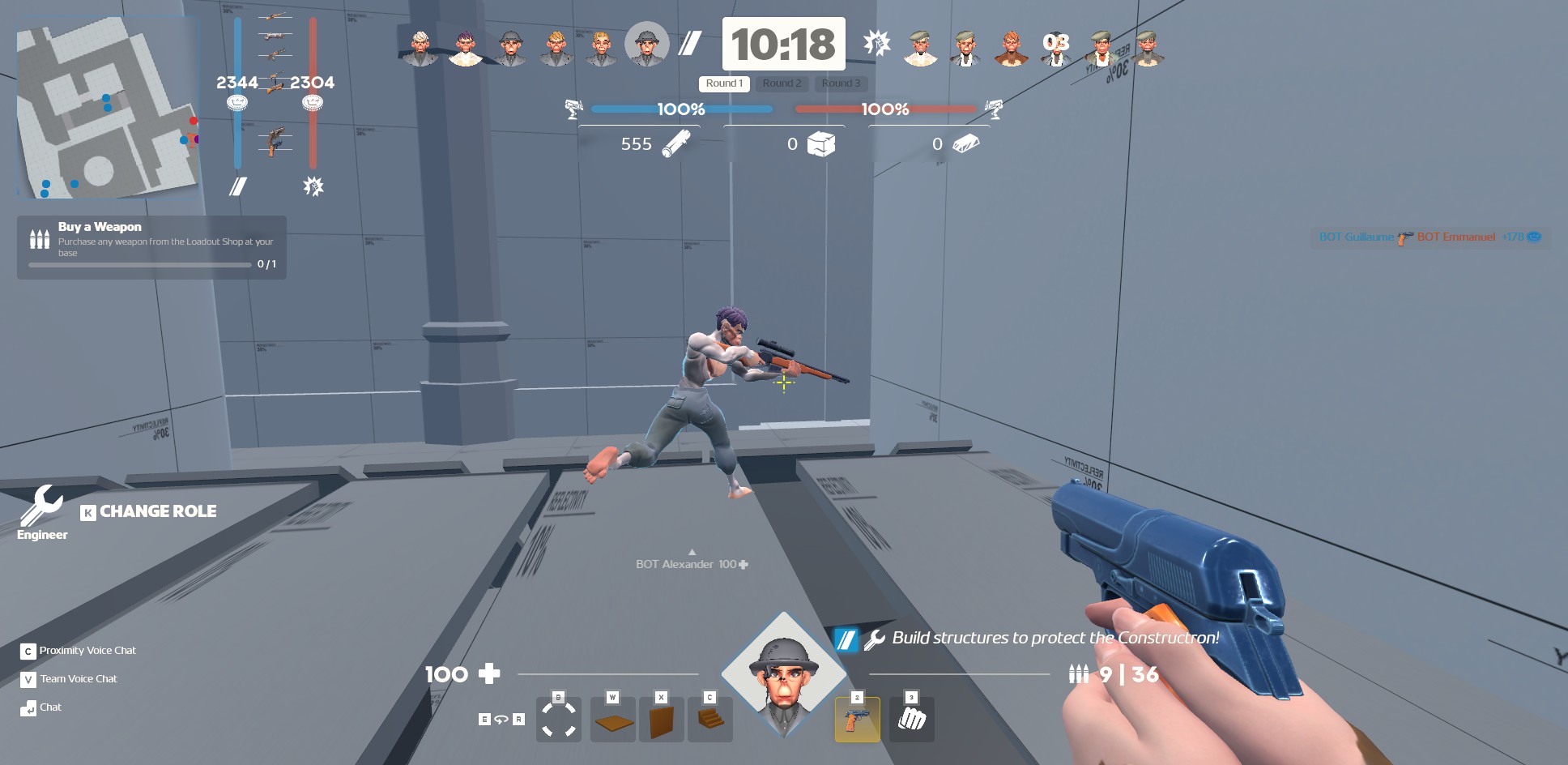Click the purple-haired teammate portrait

465,48
